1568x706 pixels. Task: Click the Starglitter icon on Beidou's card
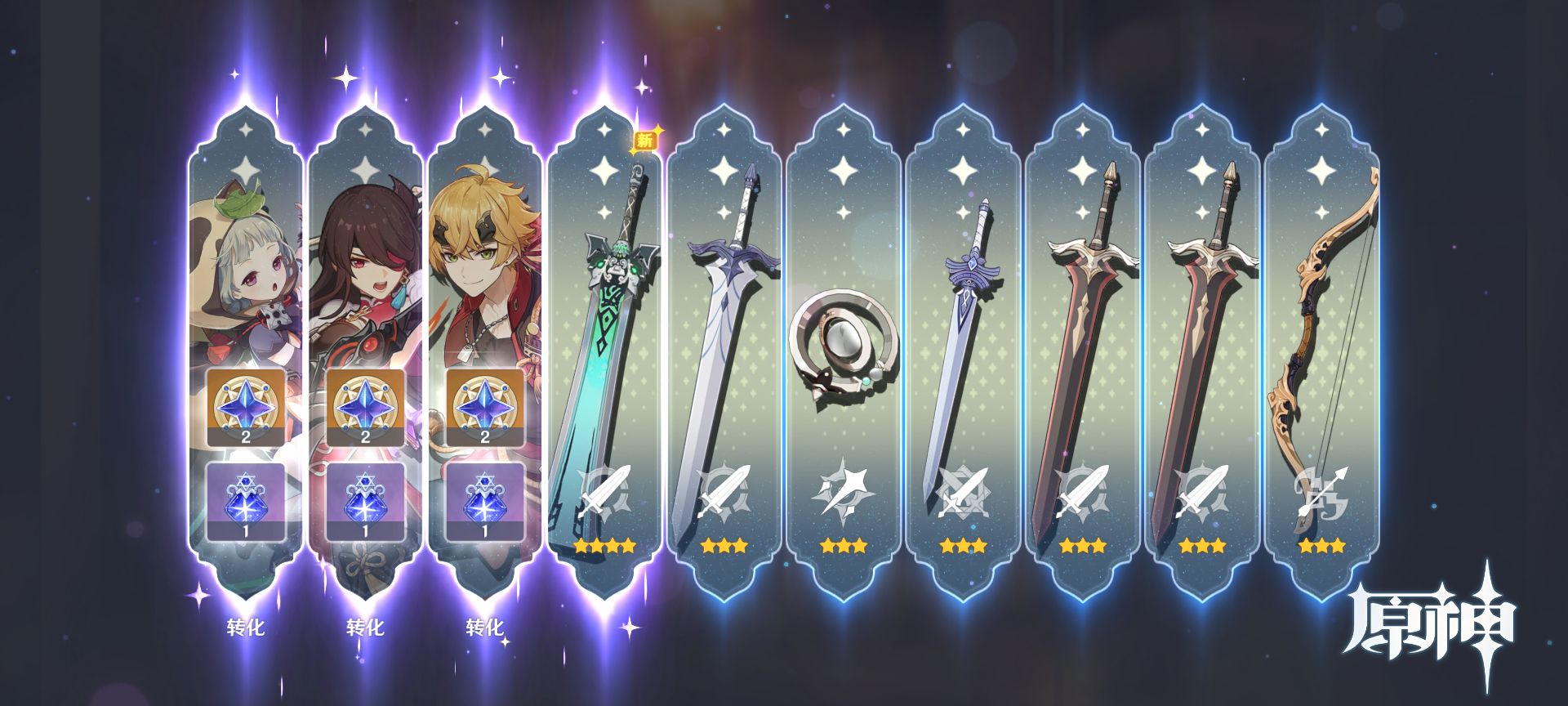pos(365,407)
